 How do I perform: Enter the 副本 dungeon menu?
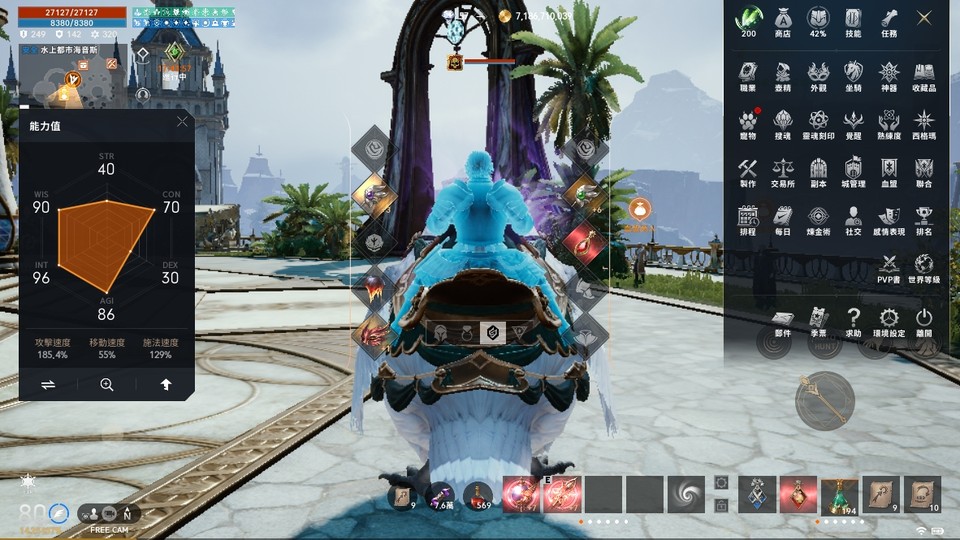pos(818,171)
